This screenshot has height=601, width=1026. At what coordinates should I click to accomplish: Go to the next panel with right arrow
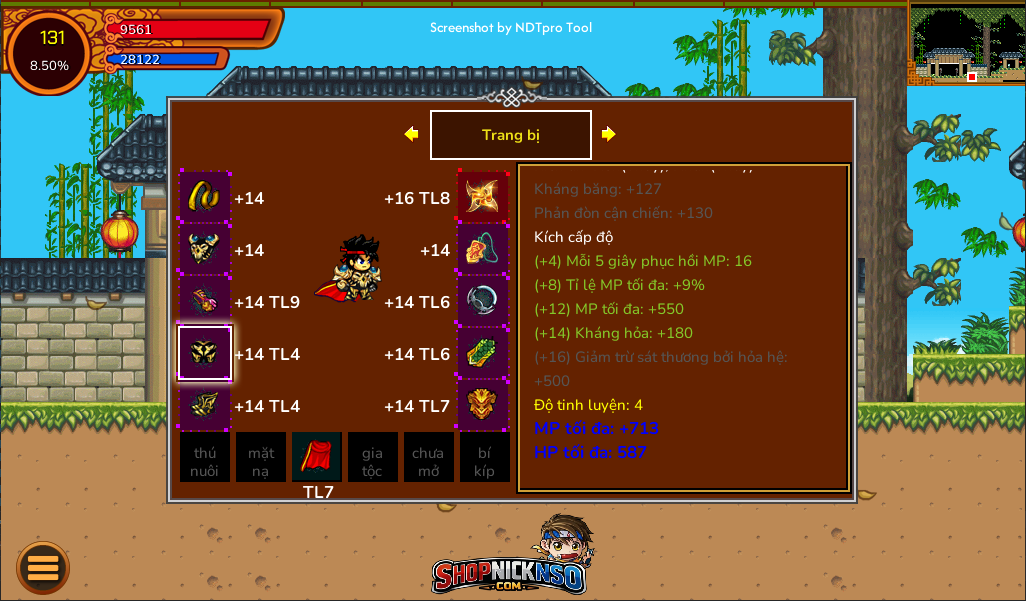[608, 134]
